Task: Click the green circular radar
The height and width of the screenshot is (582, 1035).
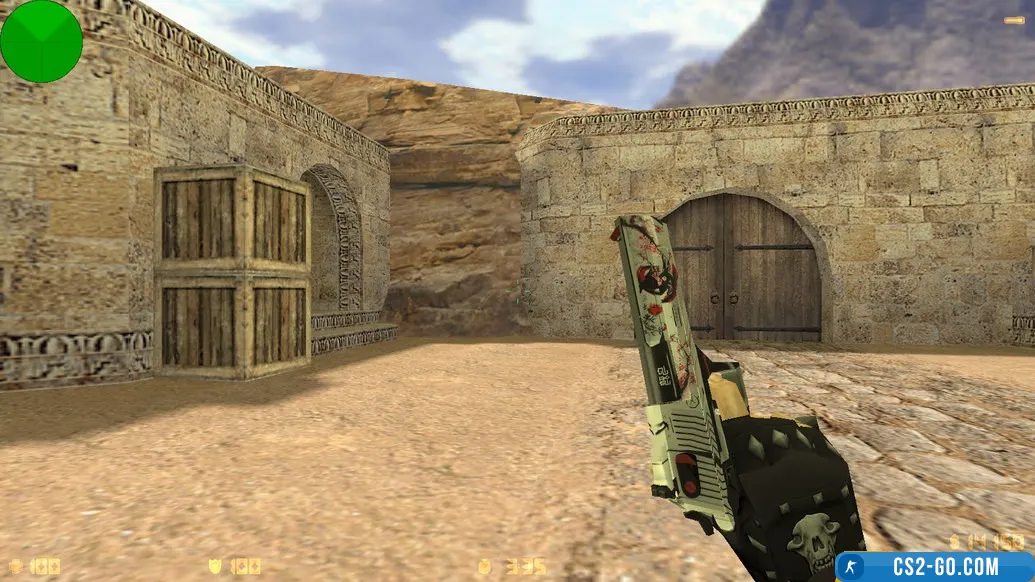Action: coord(41,41)
